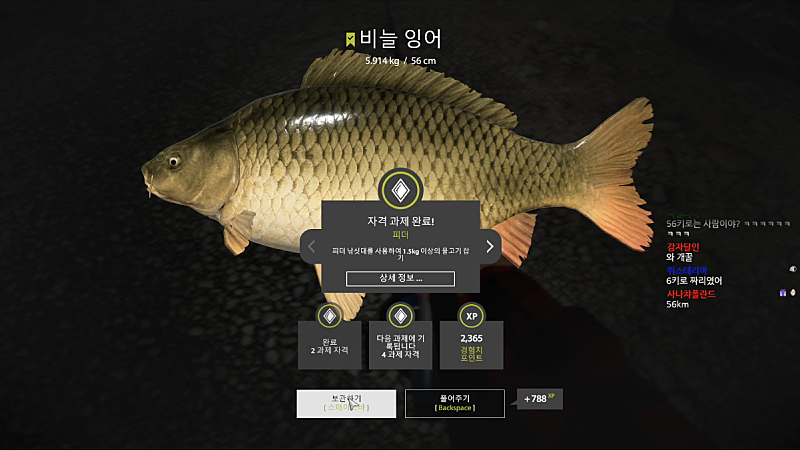Go to the next qualification task arrow

click(490, 246)
